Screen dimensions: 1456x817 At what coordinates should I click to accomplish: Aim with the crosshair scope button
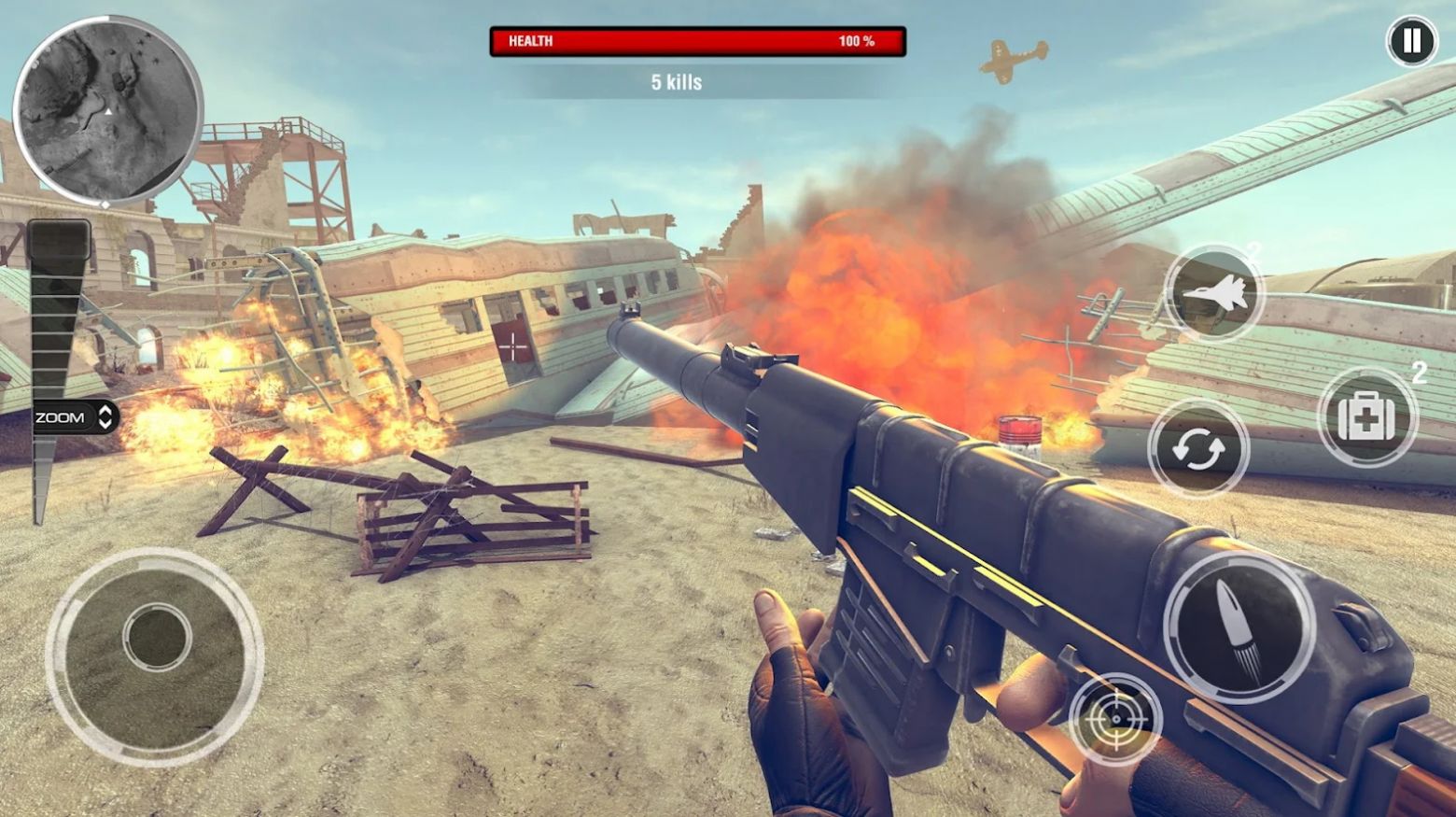[1115, 720]
